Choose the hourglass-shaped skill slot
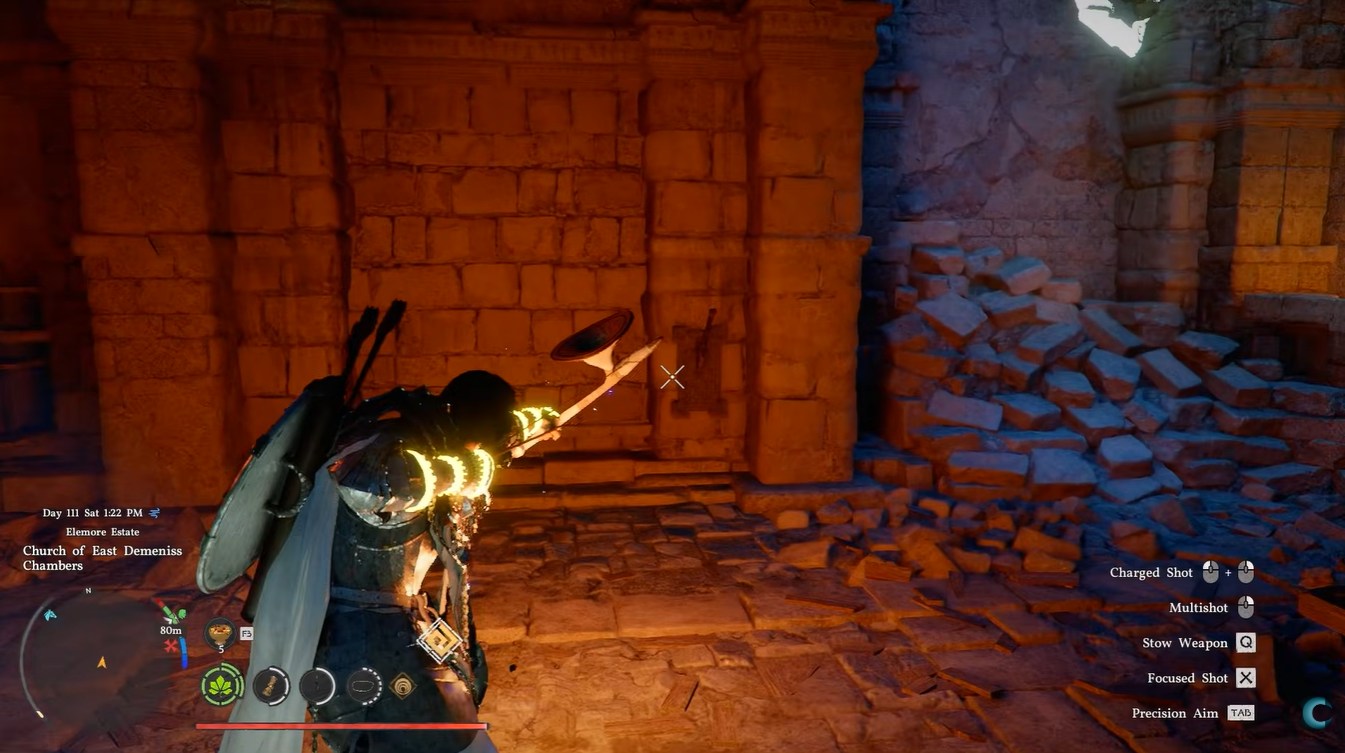The height and width of the screenshot is (753, 1345). 271,686
